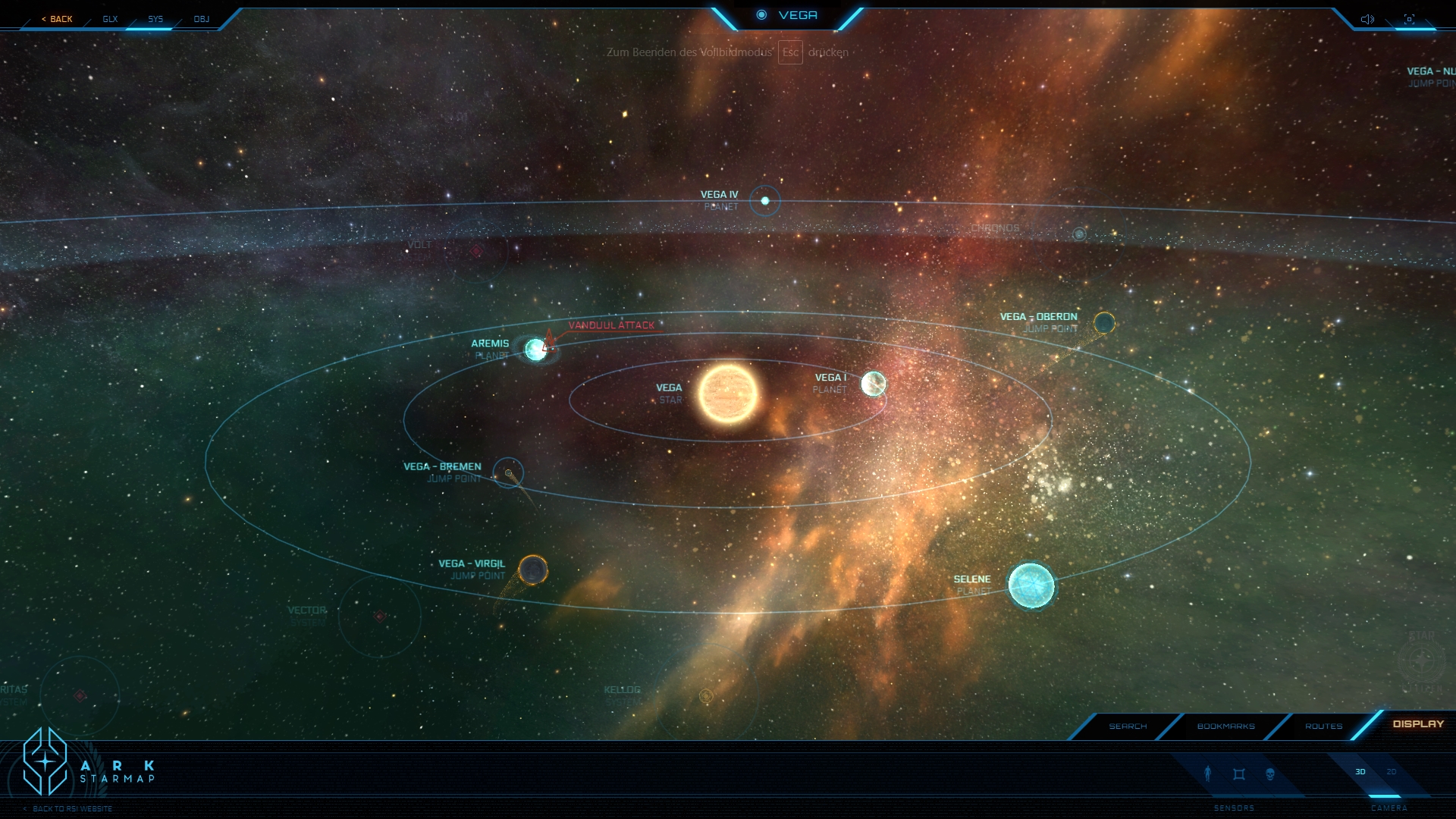The width and height of the screenshot is (1456, 819).
Task: Open the Routes panel
Action: pyautogui.click(x=1323, y=726)
